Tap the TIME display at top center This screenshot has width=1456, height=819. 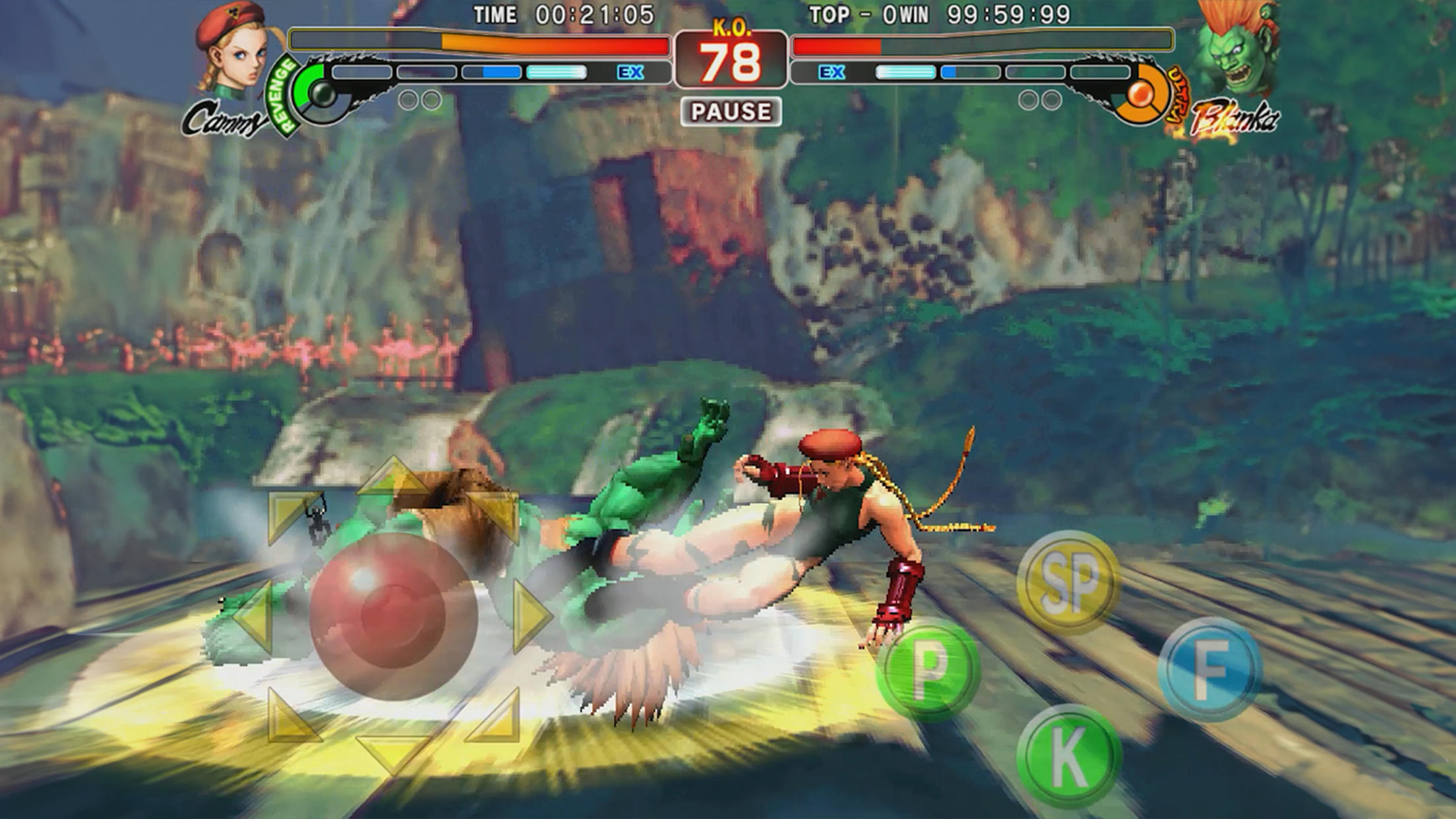click(x=574, y=13)
